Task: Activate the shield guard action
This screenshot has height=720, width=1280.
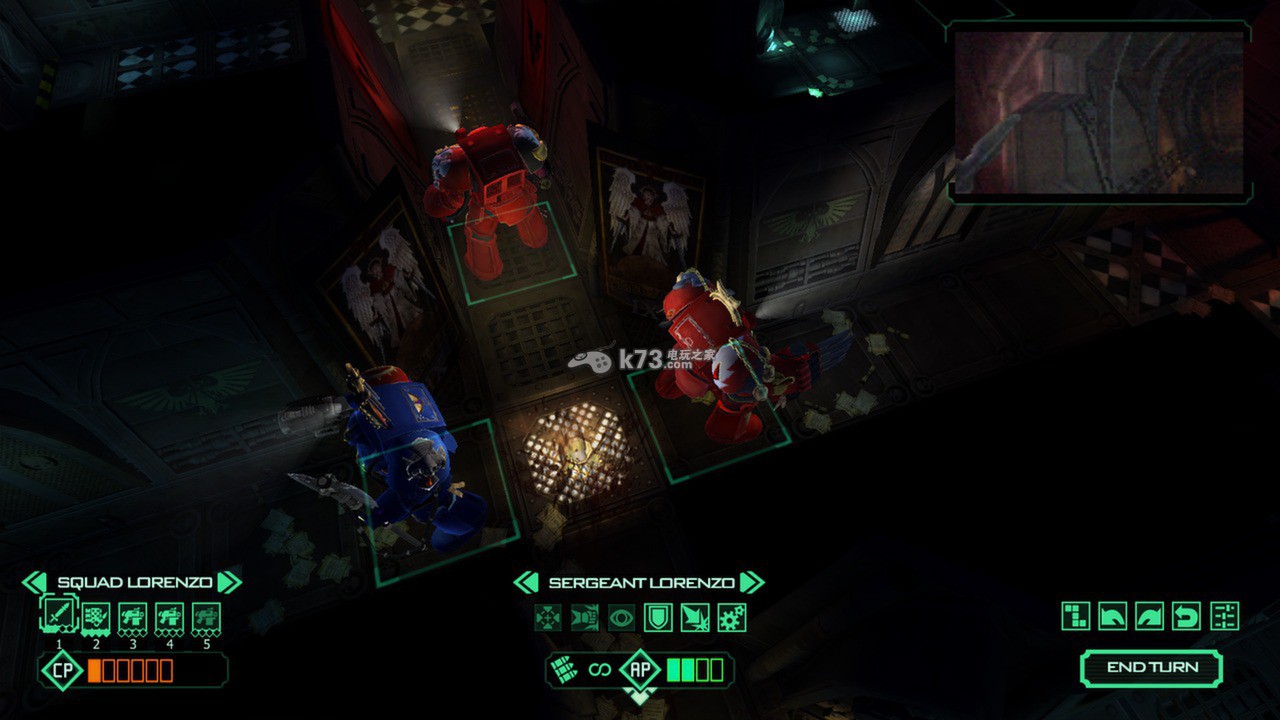Action: pyautogui.click(x=658, y=617)
